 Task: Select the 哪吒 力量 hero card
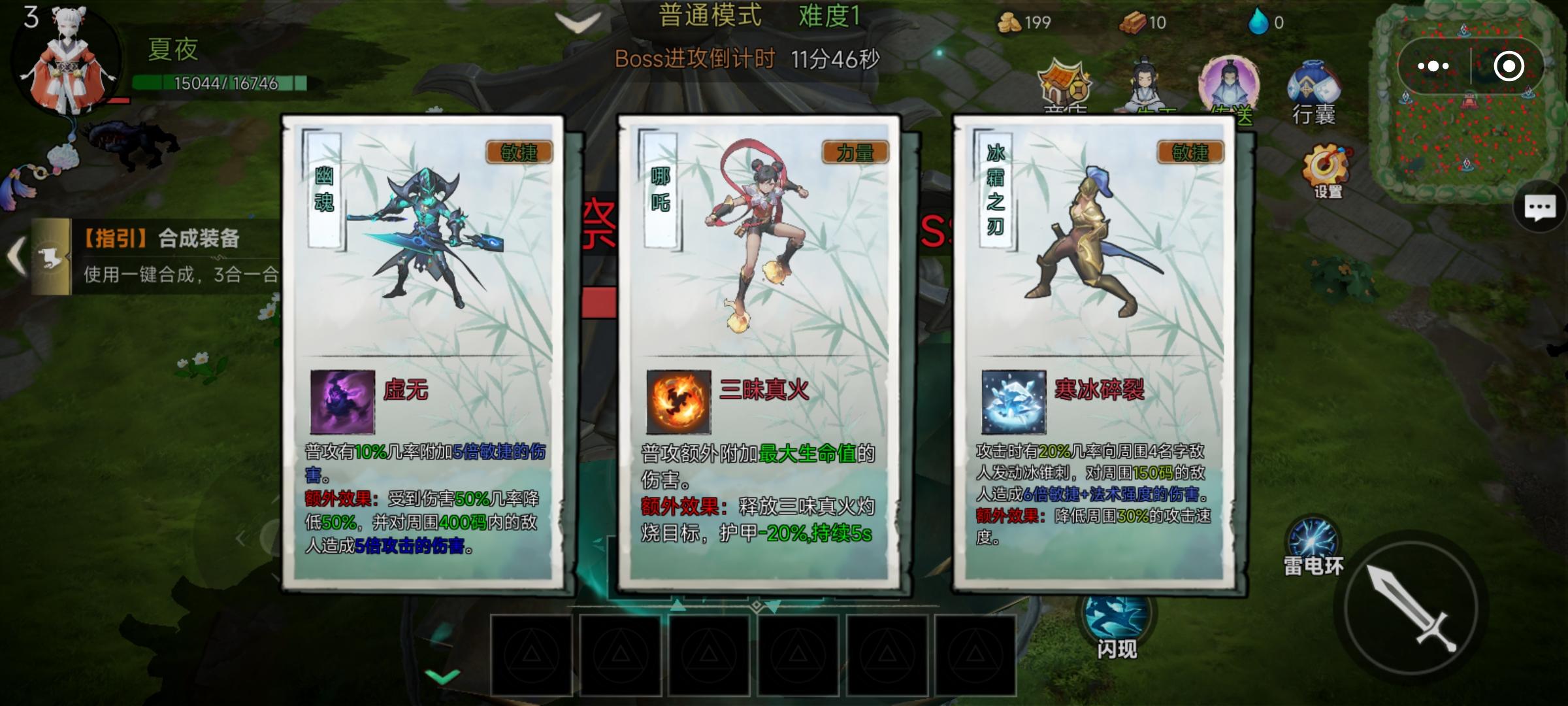pos(758,353)
